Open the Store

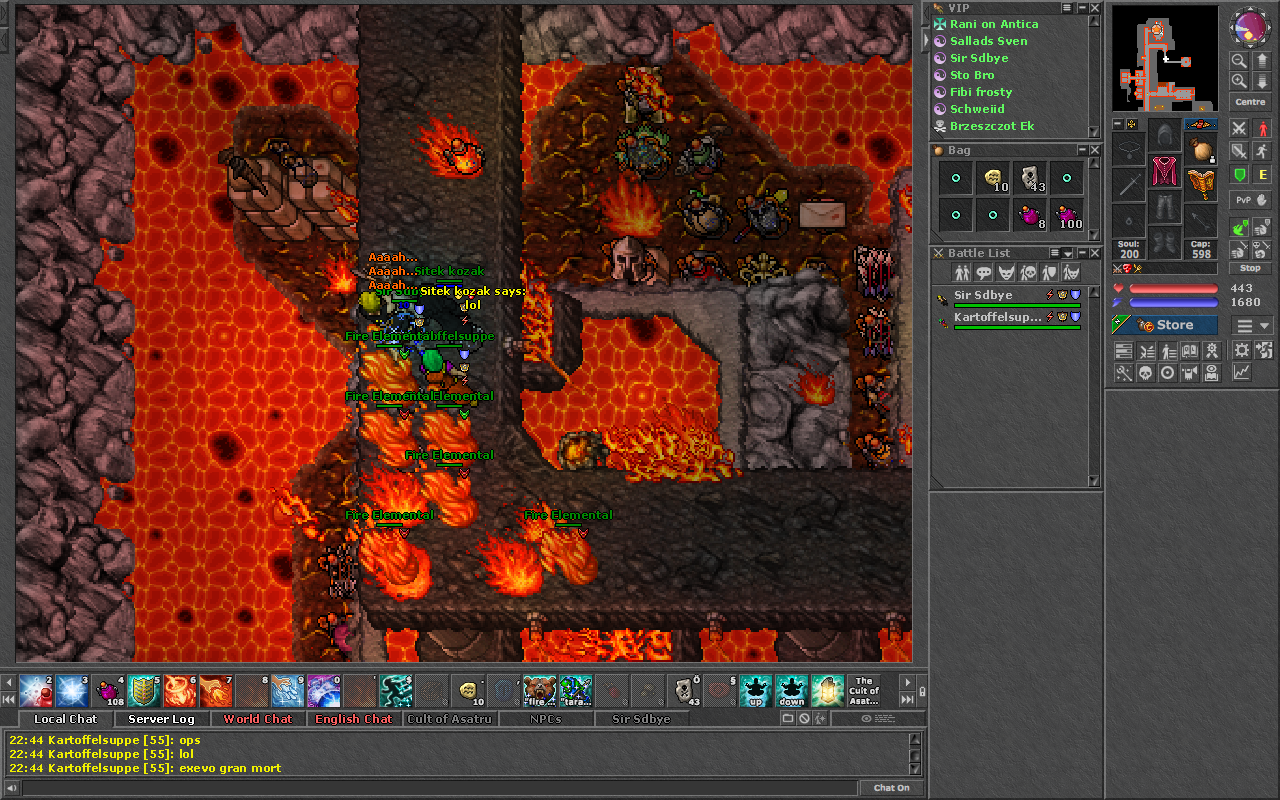coord(1165,325)
